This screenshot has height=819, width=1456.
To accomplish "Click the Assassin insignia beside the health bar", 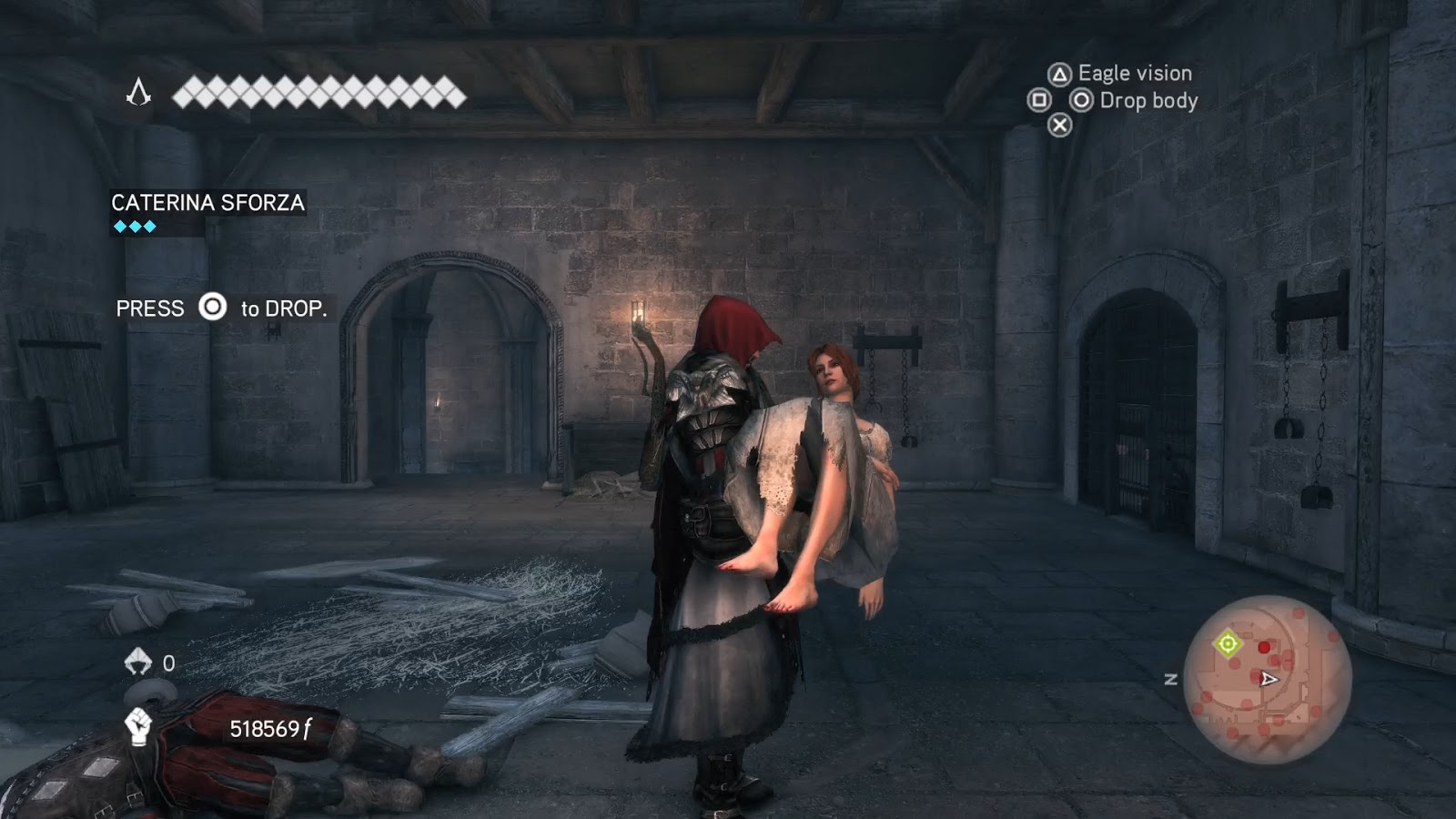I will 138,92.
